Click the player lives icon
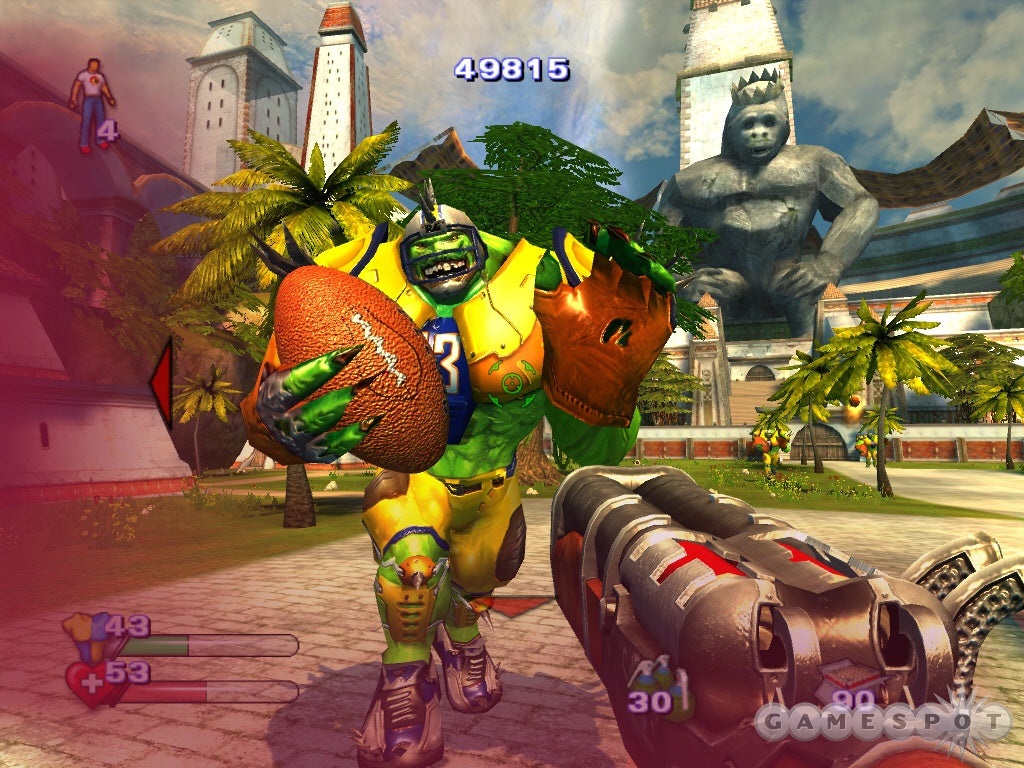This screenshot has width=1024, height=768. tap(91, 103)
